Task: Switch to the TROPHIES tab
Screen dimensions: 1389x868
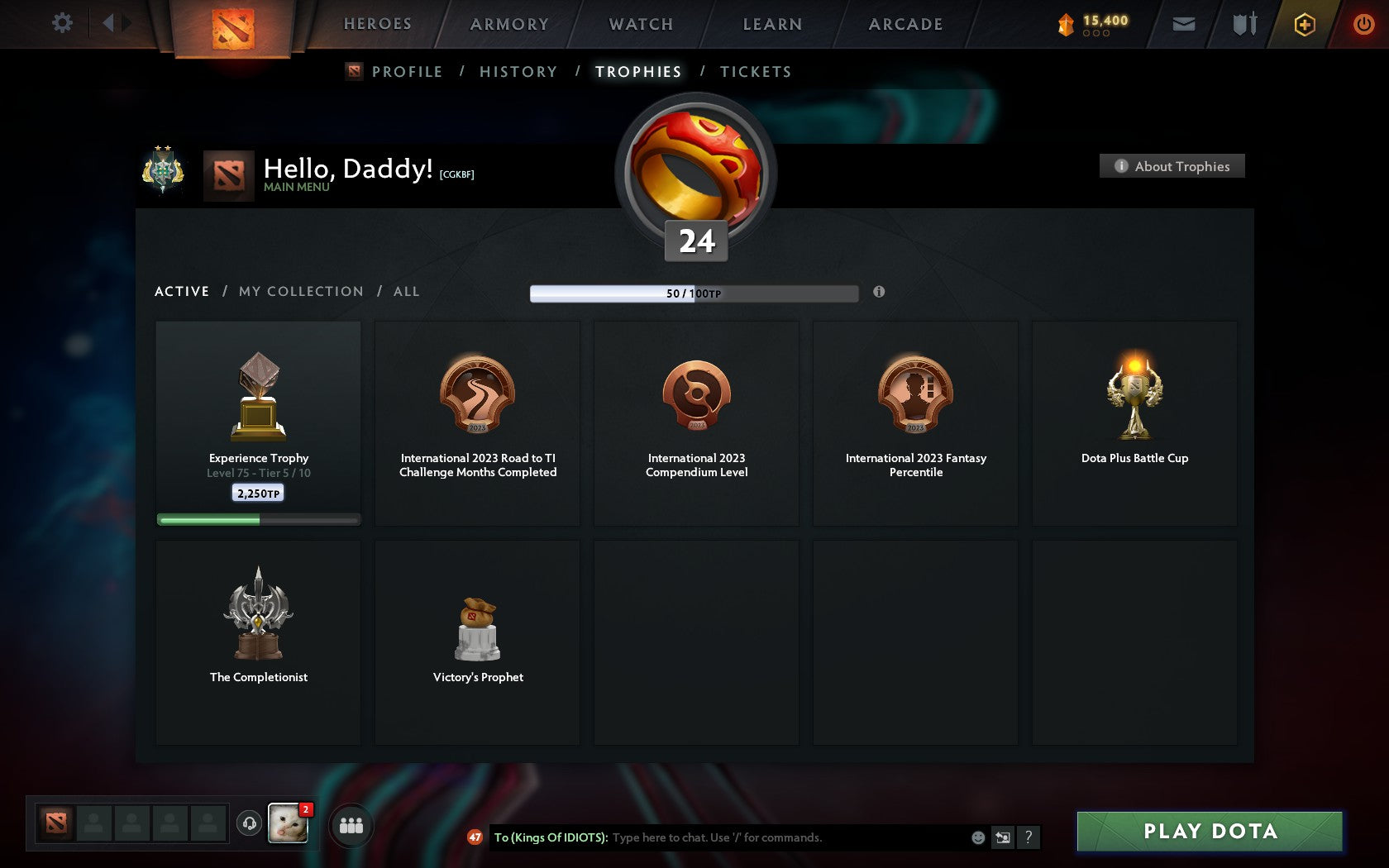Action: point(637,71)
